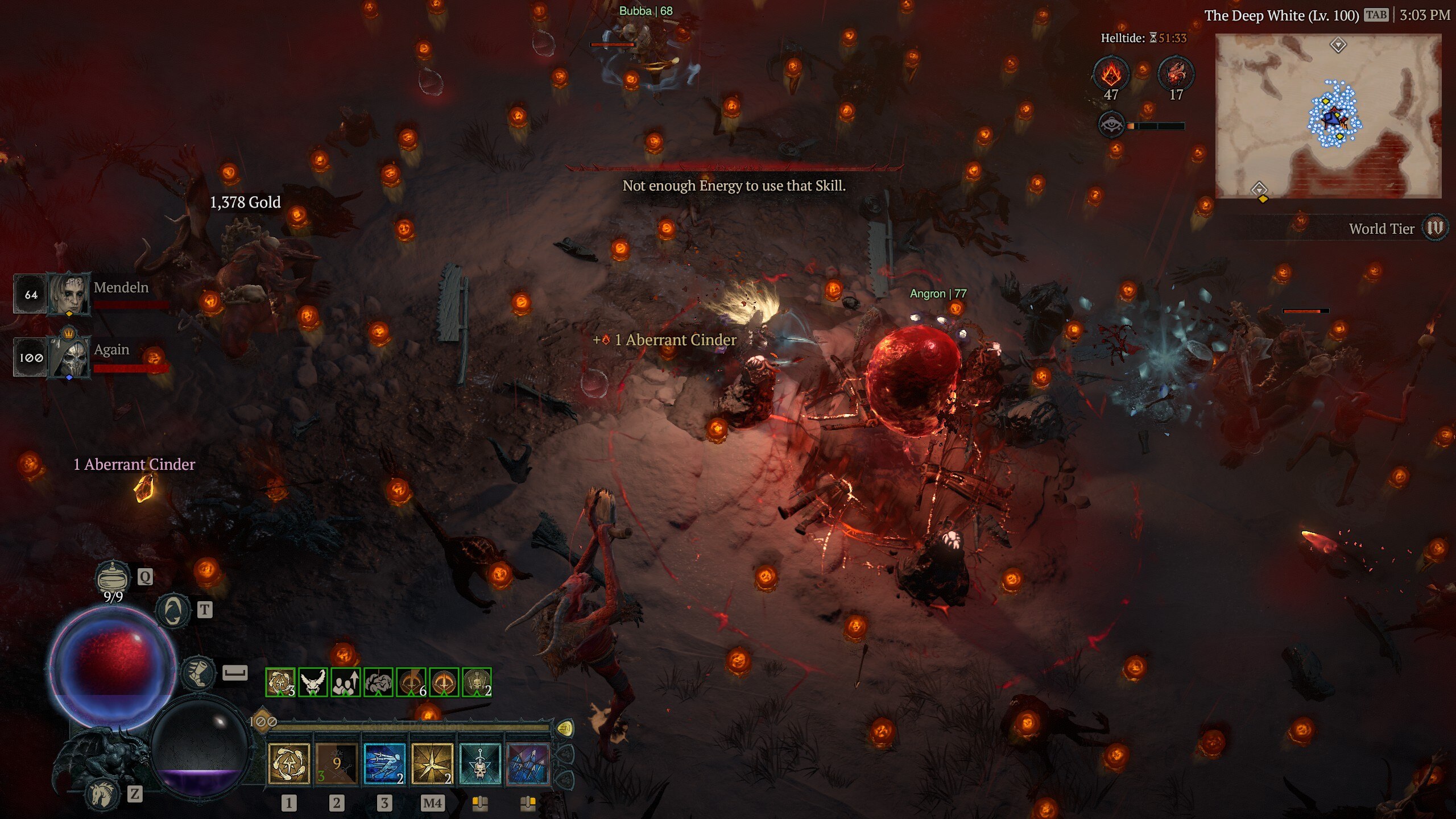
Task: Activate the swirling gold arrow skill
Action: (289, 764)
